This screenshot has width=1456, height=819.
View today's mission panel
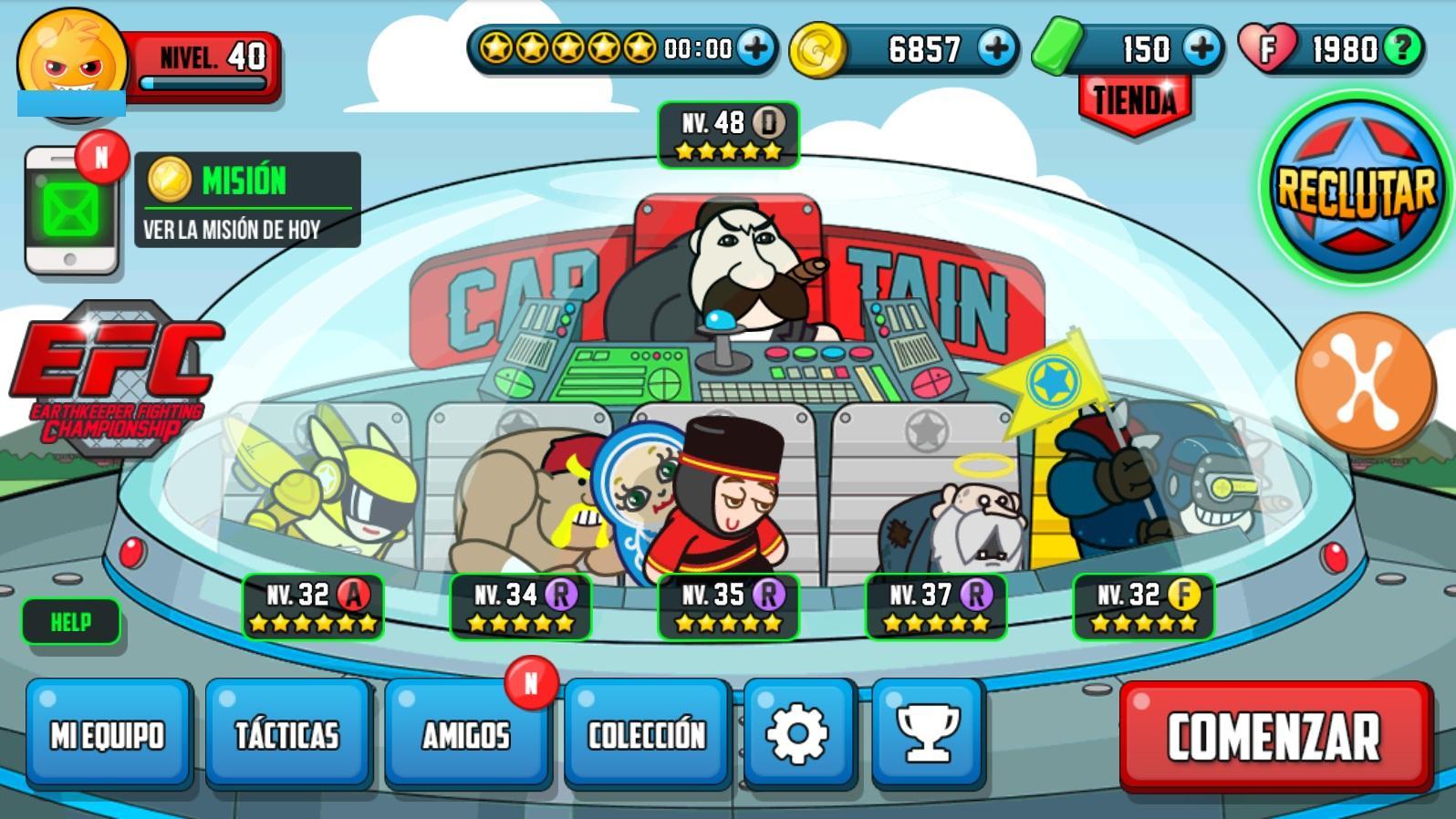tap(247, 200)
